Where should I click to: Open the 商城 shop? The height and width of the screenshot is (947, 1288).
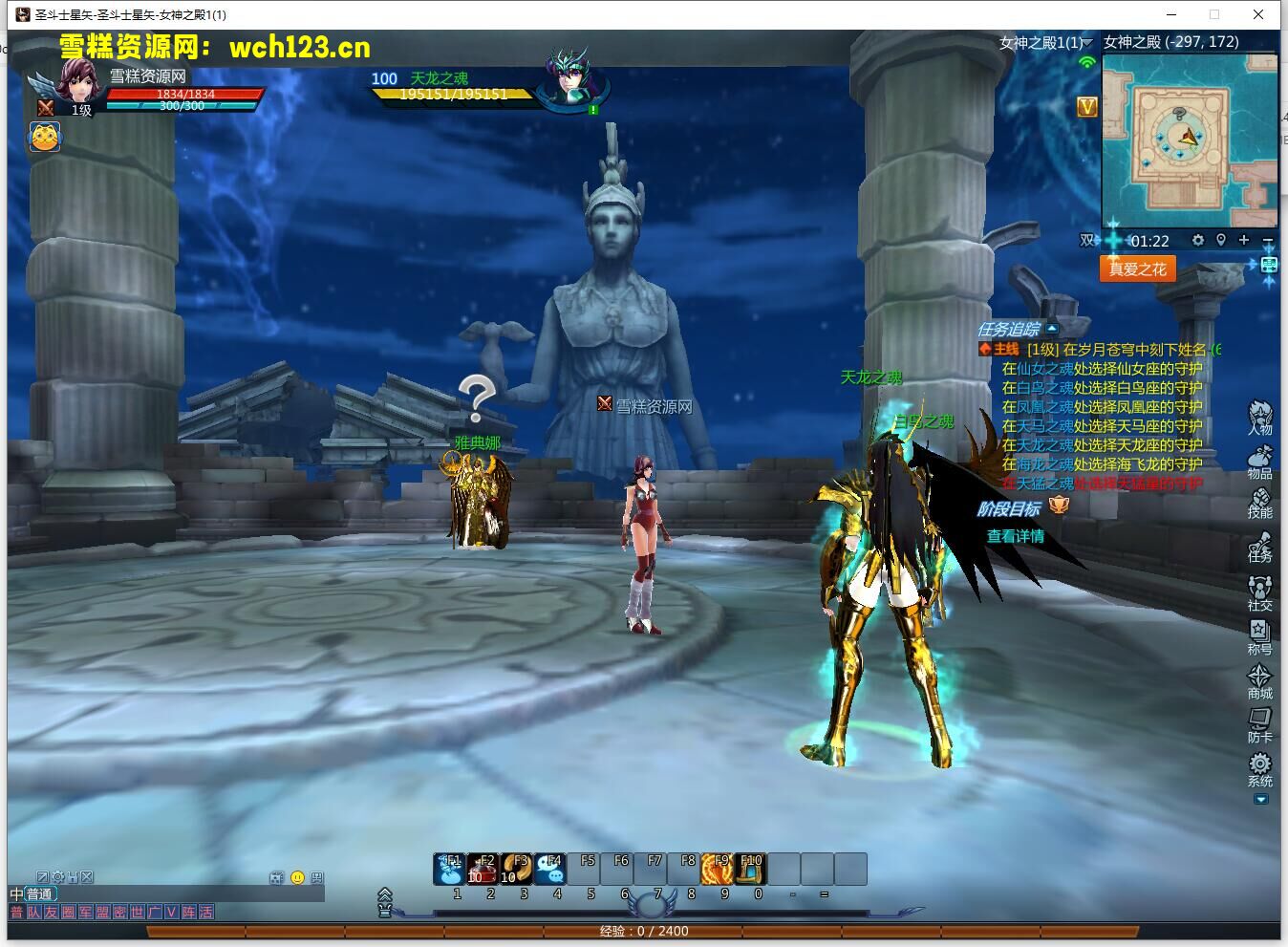[1260, 678]
